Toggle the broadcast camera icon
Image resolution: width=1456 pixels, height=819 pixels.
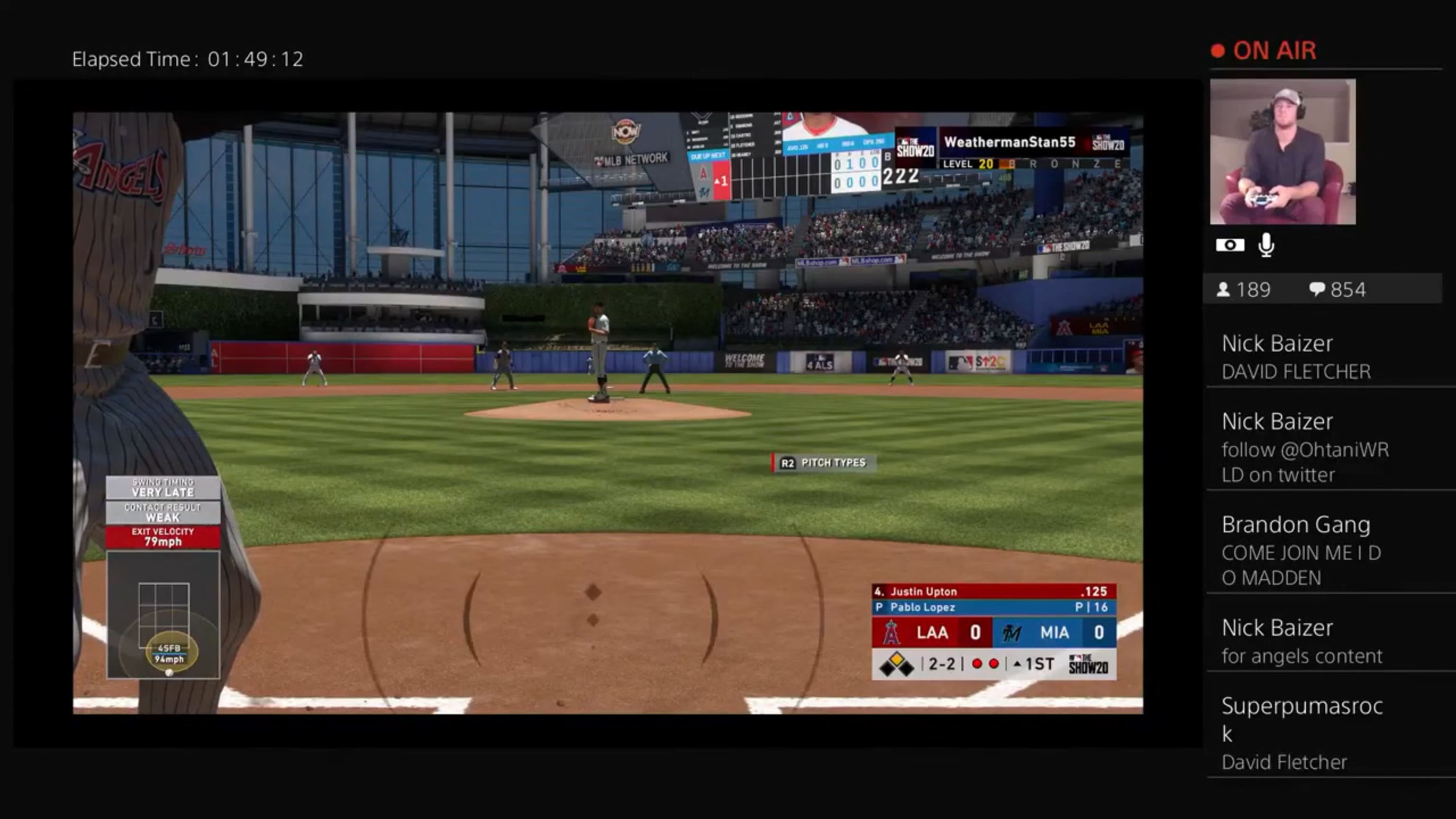click(1229, 246)
